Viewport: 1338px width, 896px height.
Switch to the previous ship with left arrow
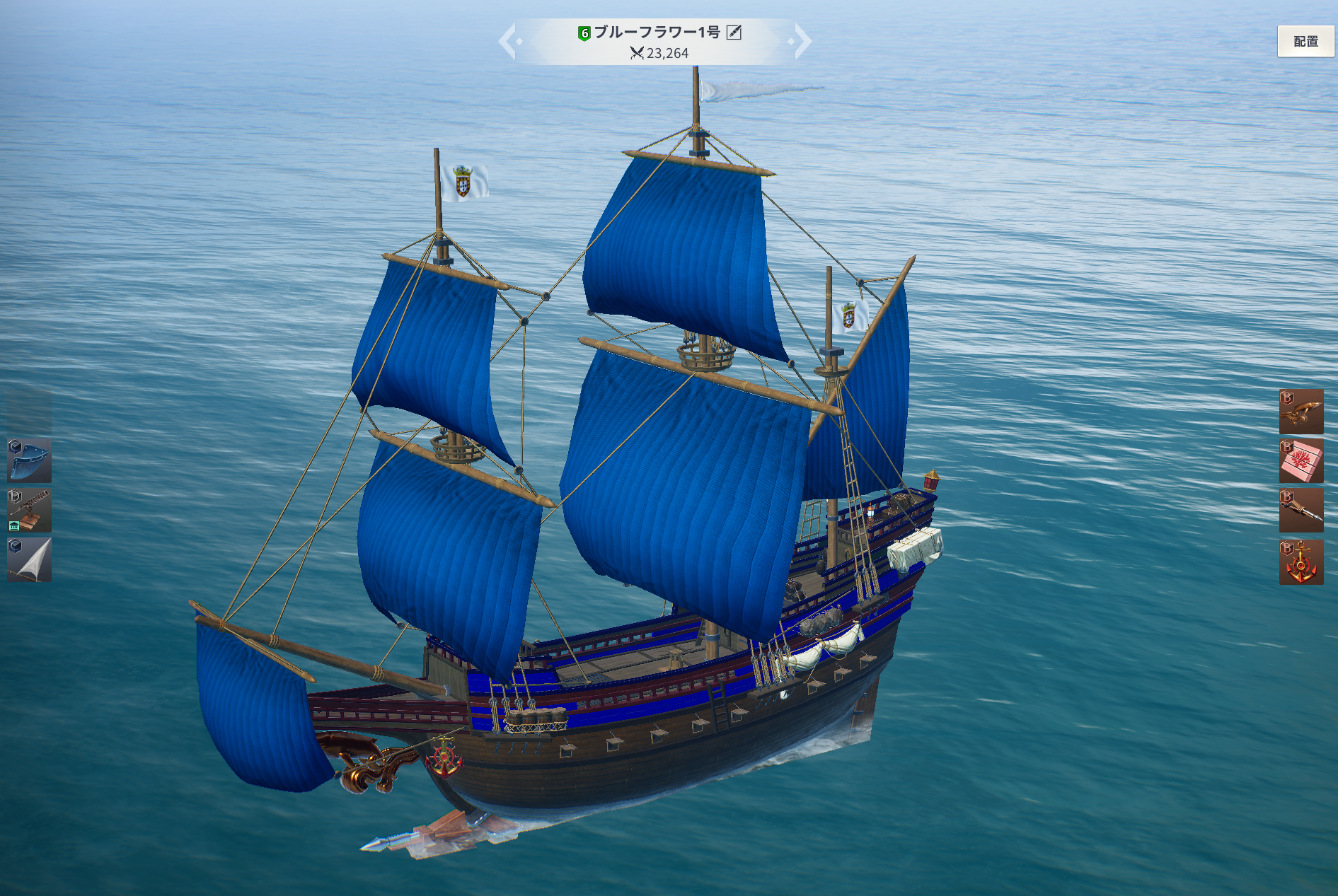[509, 41]
